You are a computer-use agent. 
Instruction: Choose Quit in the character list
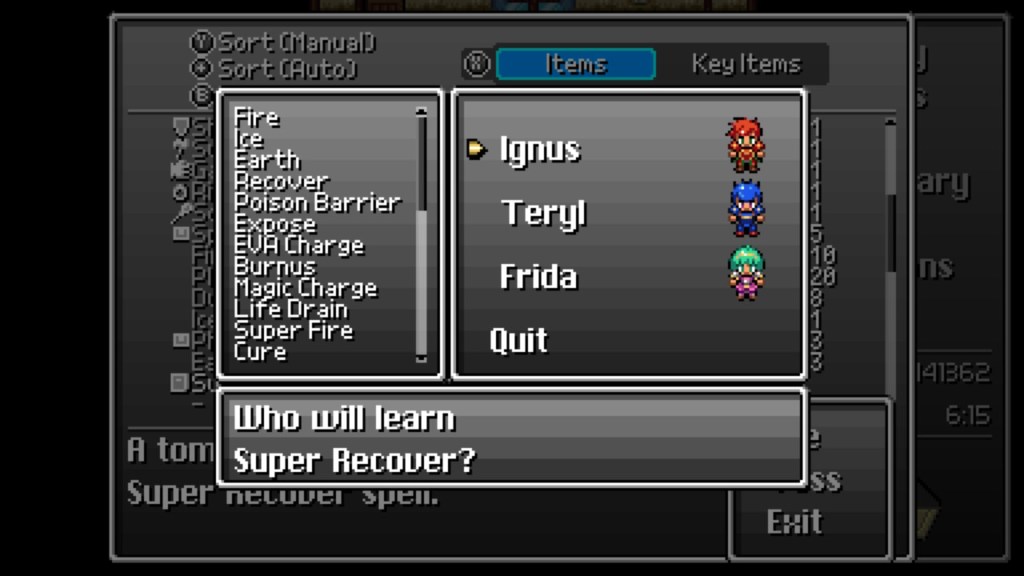click(x=518, y=341)
